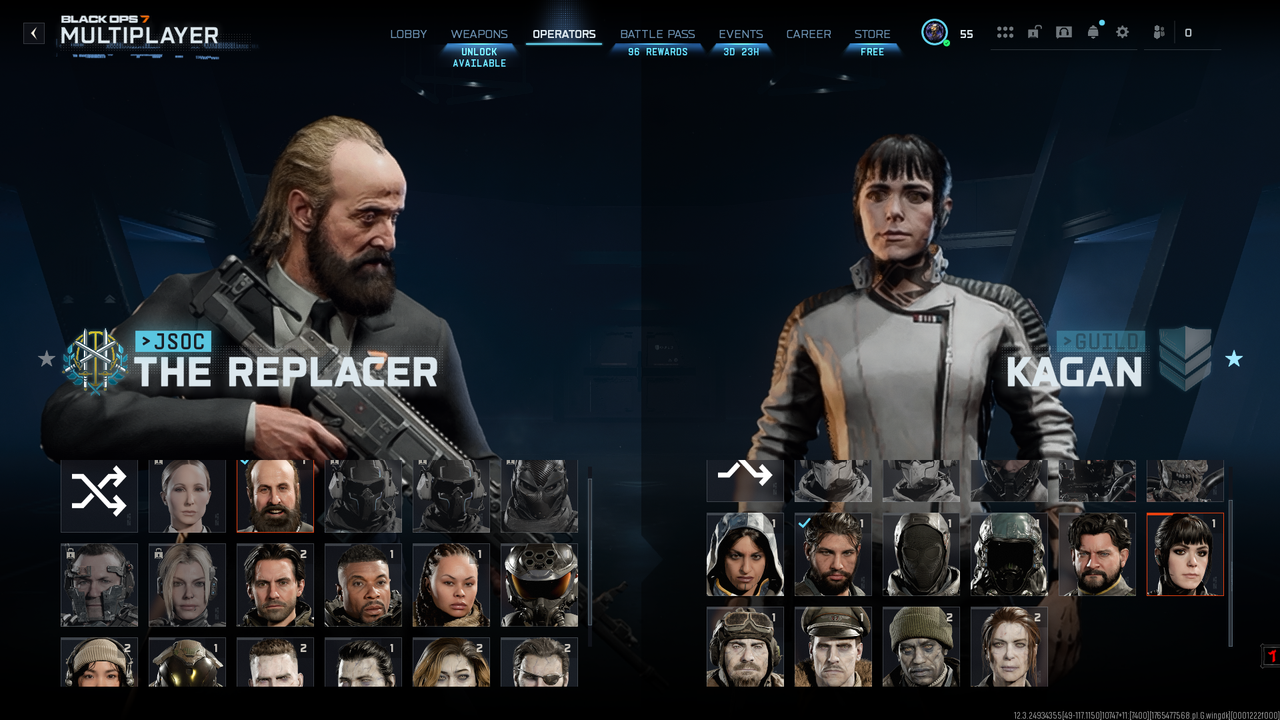Go to the Events tab

[740, 34]
